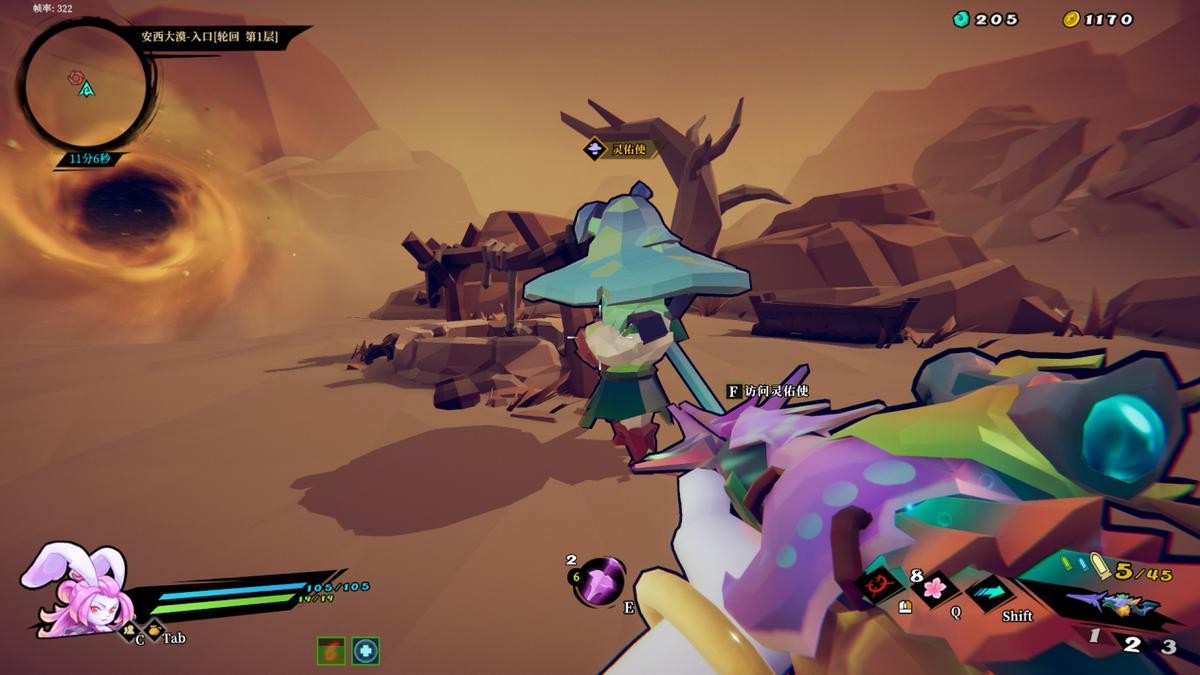This screenshot has width=1200, height=675.
Task: Click the 灵佑使 NPC name marker
Action: pos(616,149)
